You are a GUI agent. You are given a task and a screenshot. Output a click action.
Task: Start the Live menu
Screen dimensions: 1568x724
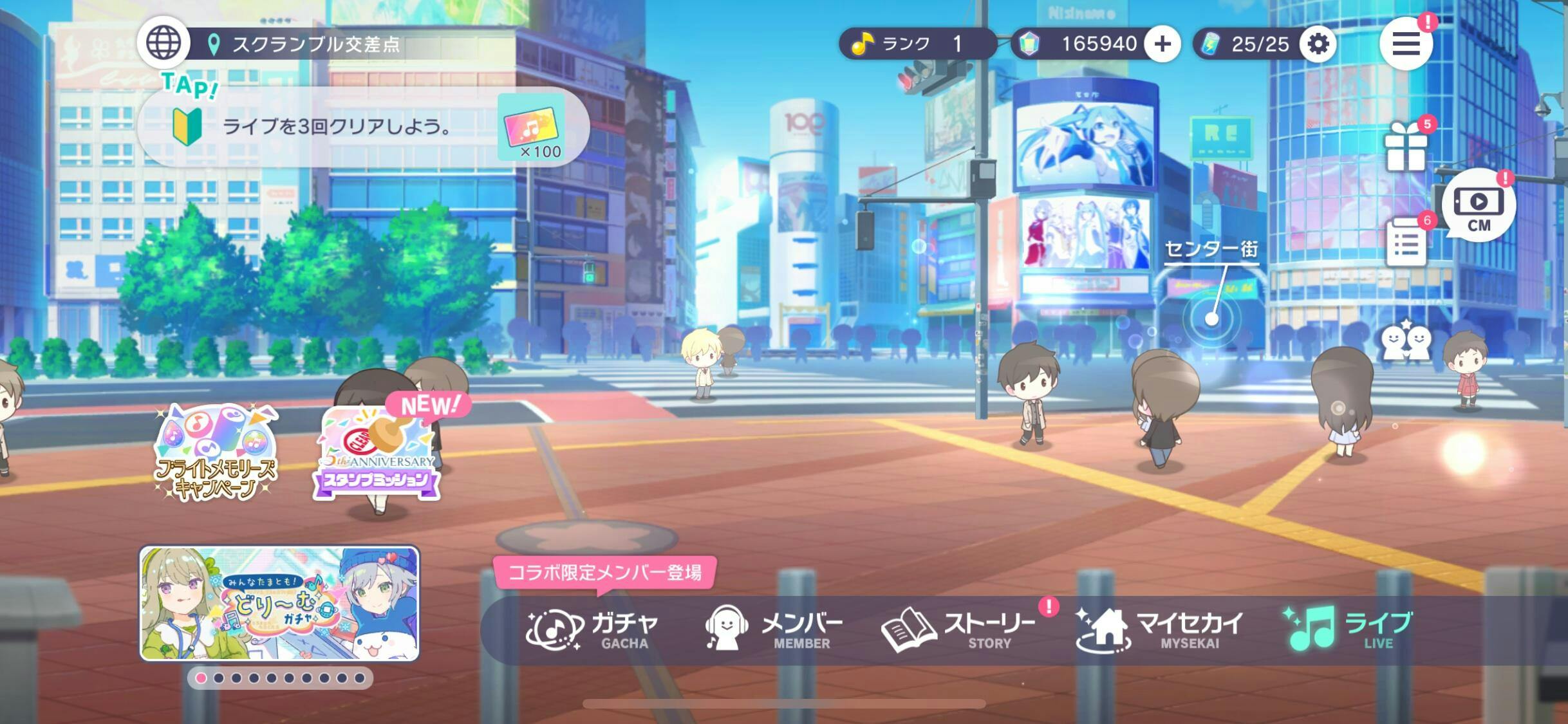tap(1349, 629)
